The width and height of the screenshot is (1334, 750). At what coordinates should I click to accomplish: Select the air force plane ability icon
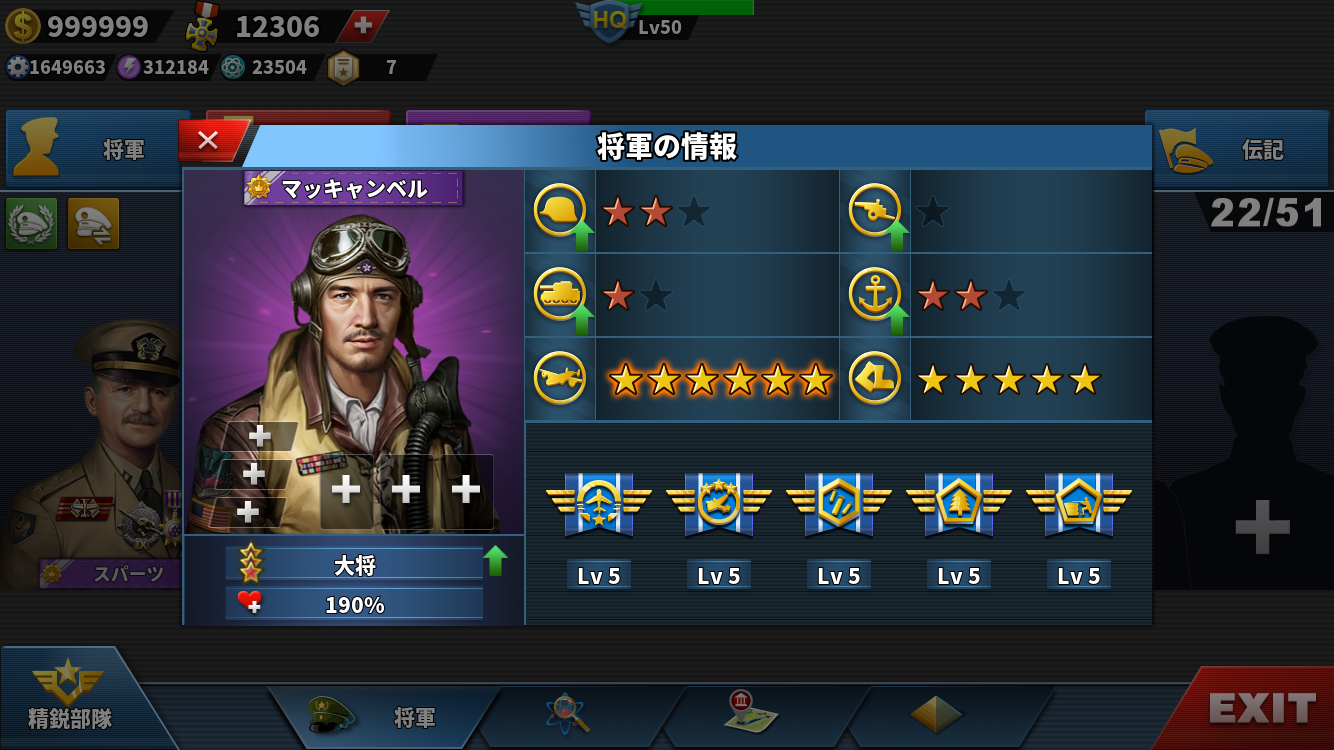[x=560, y=379]
